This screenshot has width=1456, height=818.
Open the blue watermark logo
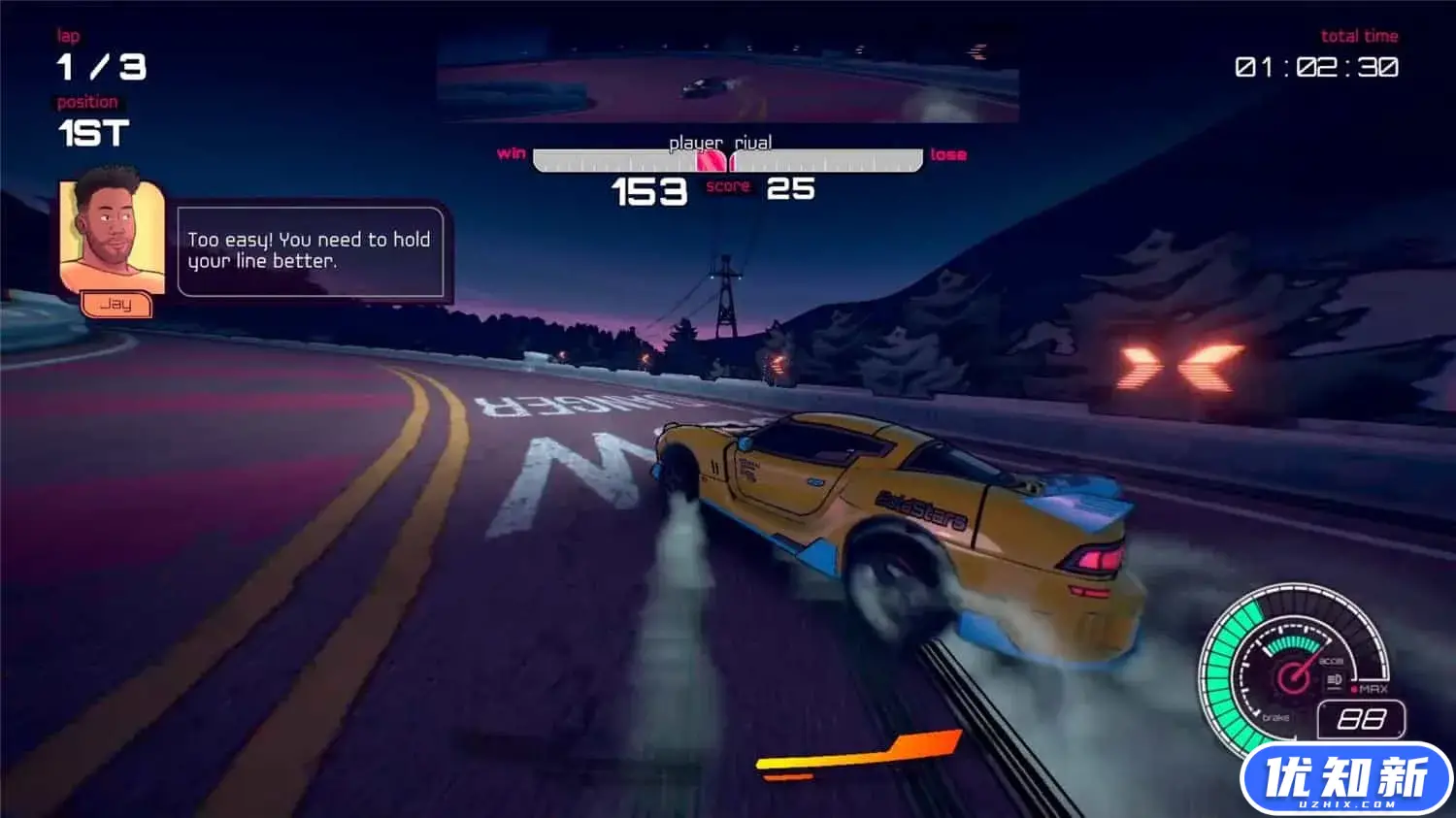pyautogui.click(x=1345, y=779)
